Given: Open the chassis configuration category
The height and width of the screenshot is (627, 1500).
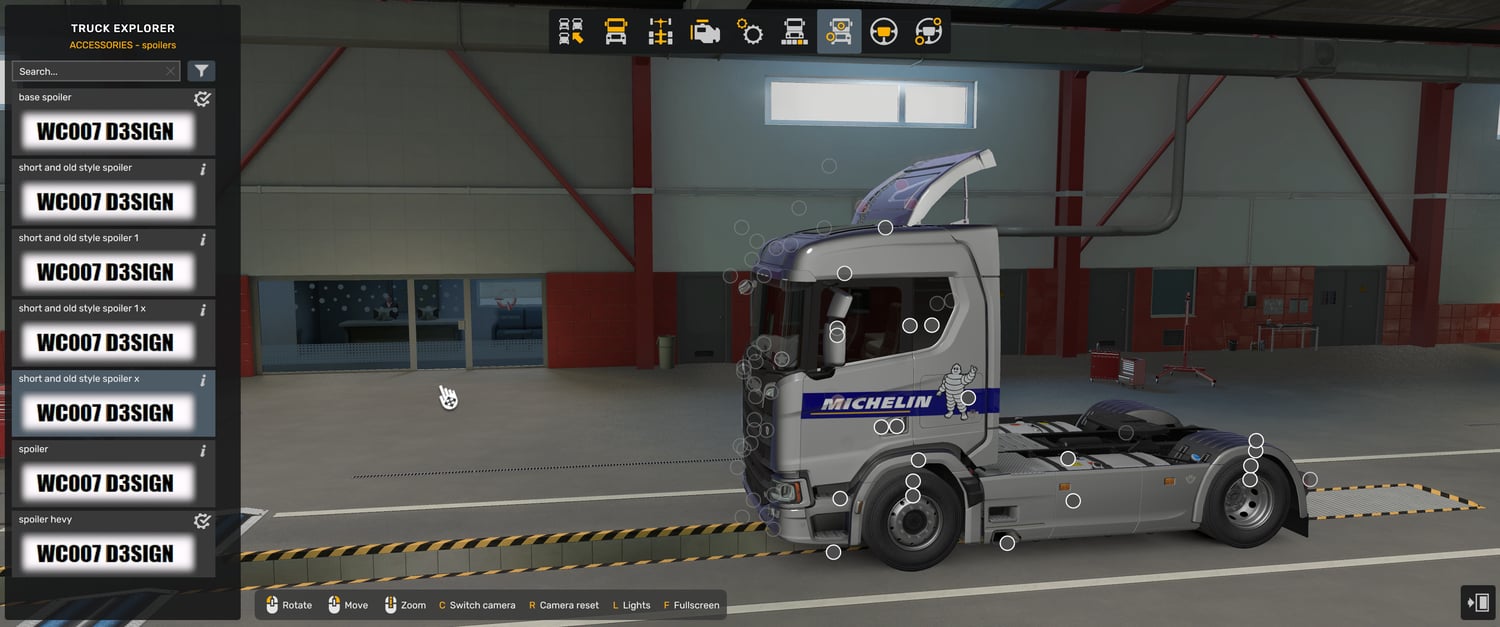Looking at the screenshot, I should pos(661,32).
